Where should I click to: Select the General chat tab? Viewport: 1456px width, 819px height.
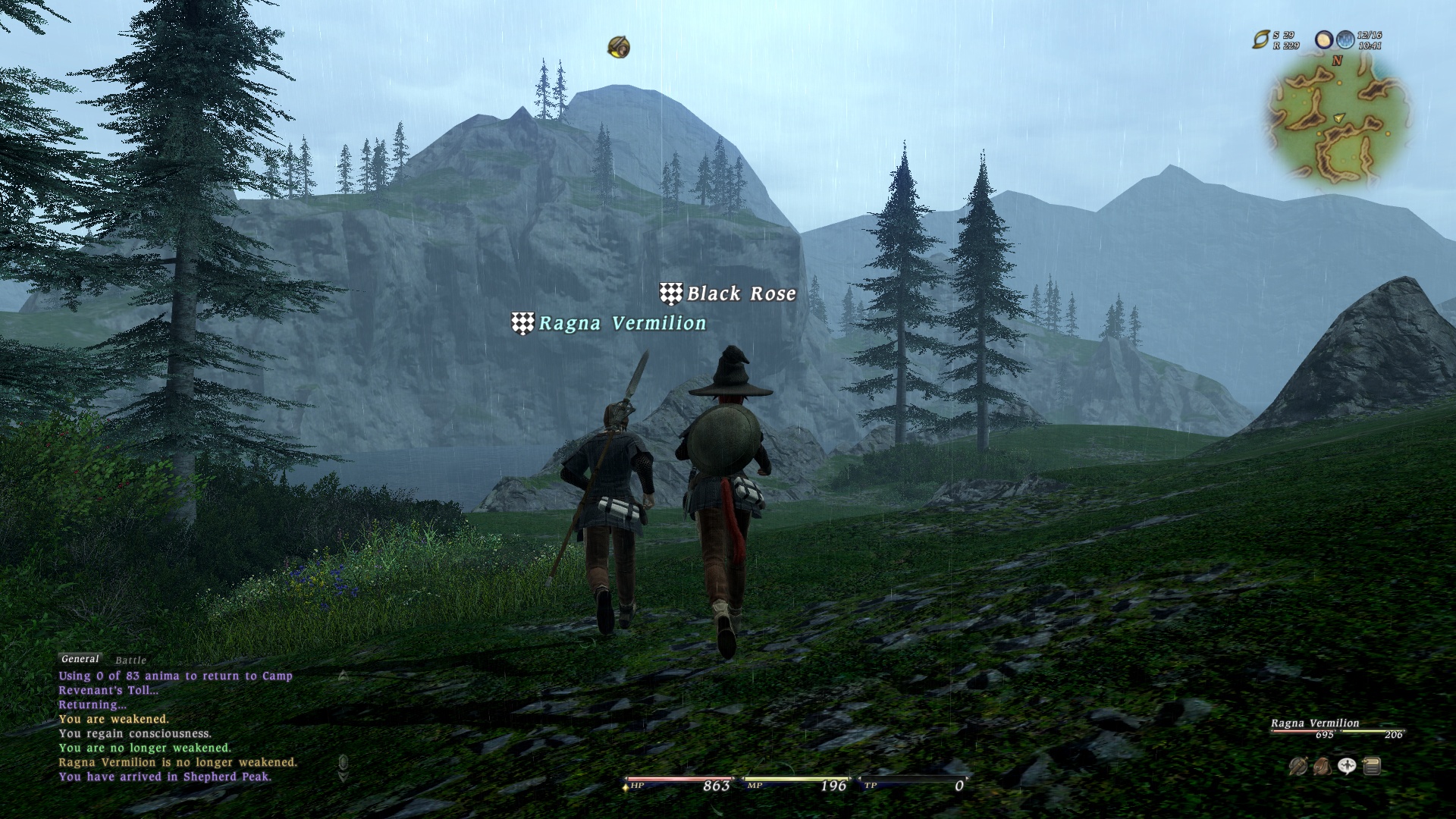coord(80,659)
